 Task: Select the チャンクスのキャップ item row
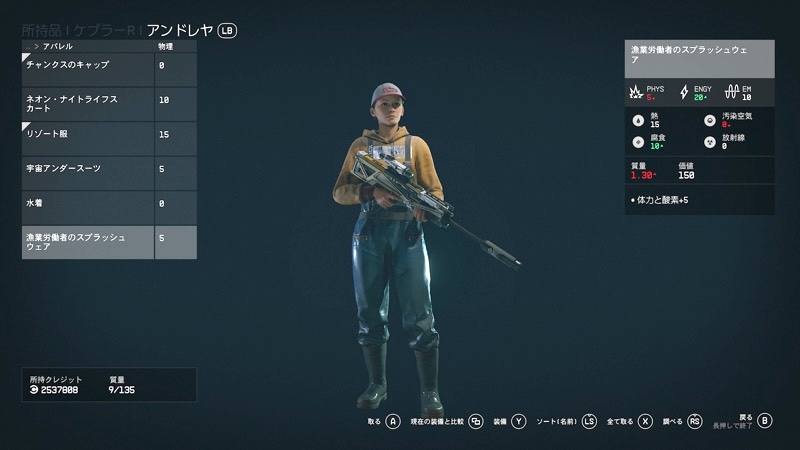(88, 66)
